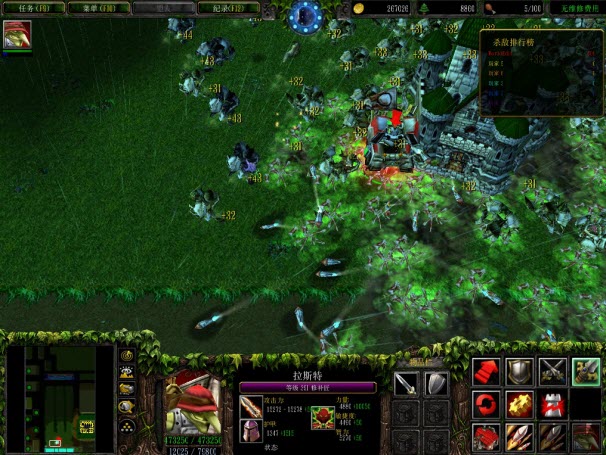Select the green-faced hero ability icon
This screenshot has width=606, height=455.
pos(586,437)
